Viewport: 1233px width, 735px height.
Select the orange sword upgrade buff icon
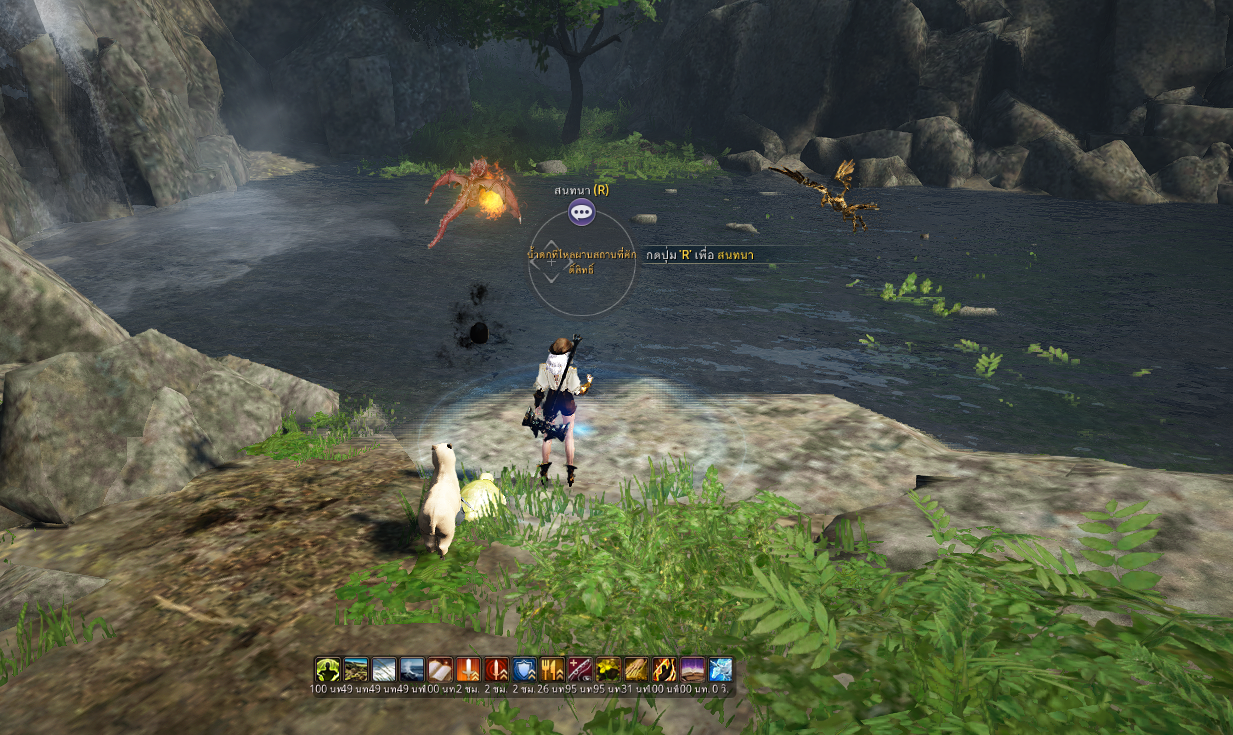[468, 669]
